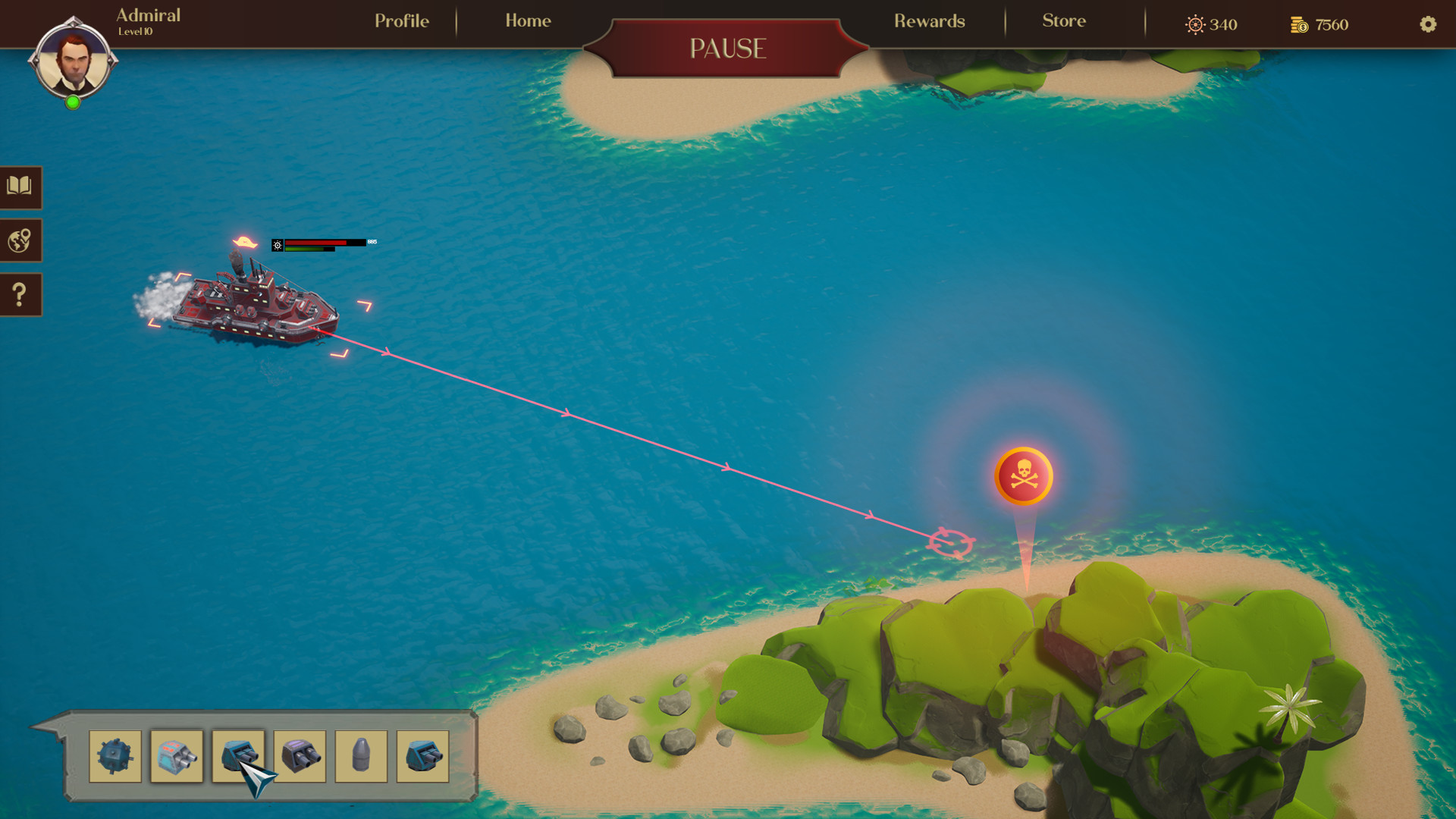Select the currently highlighted cannon slot
The height and width of the screenshot is (819, 1456).
[238, 756]
